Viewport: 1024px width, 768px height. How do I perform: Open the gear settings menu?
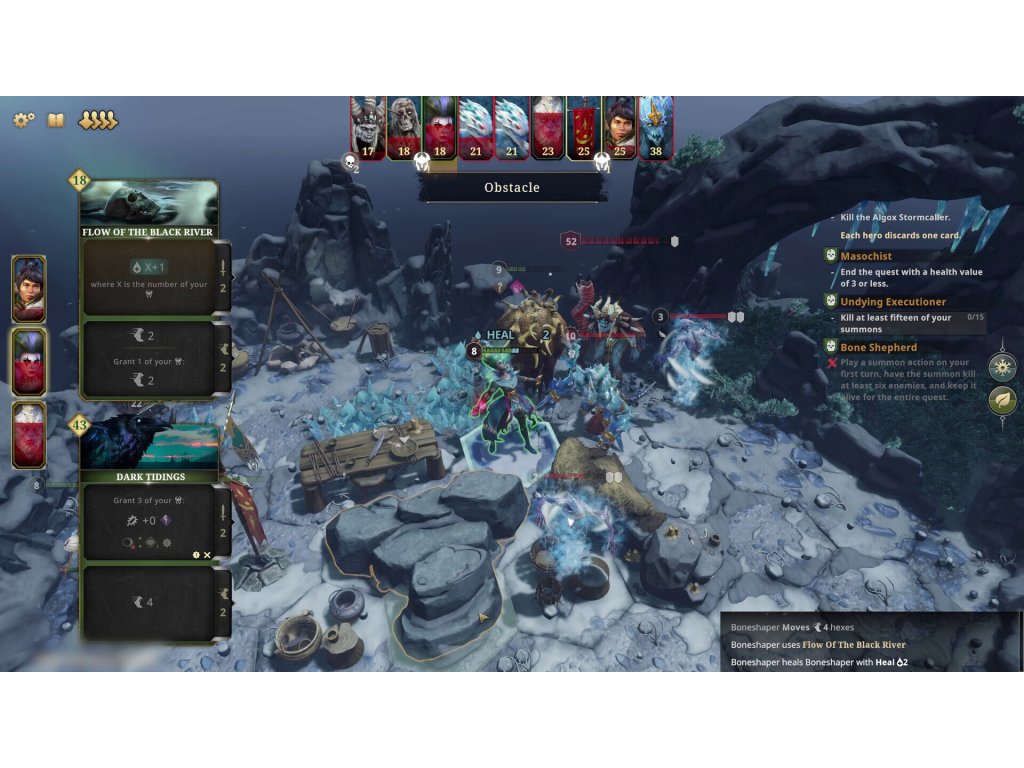23,120
